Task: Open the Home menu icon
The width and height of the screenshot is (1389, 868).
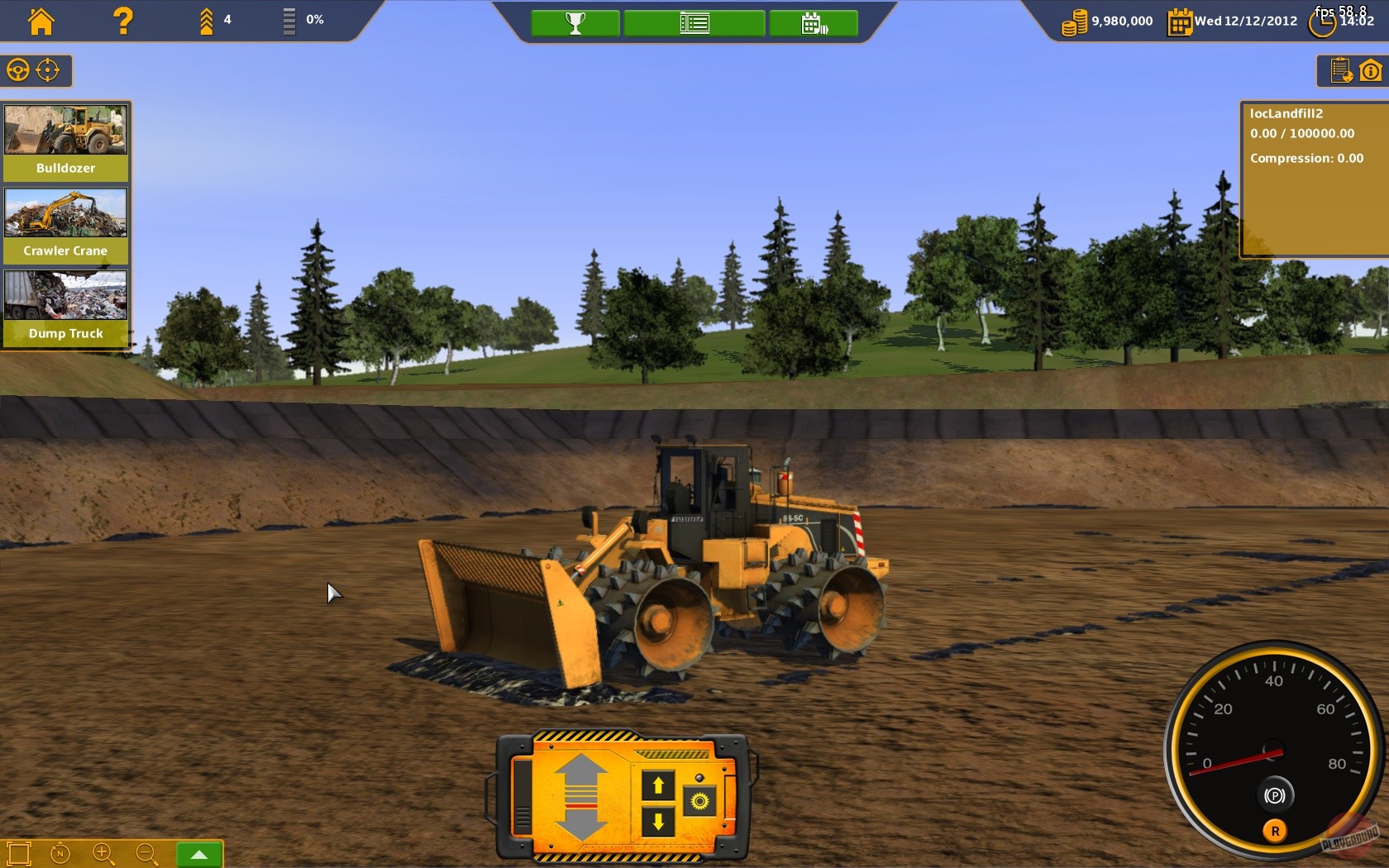Action: click(x=41, y=21)
